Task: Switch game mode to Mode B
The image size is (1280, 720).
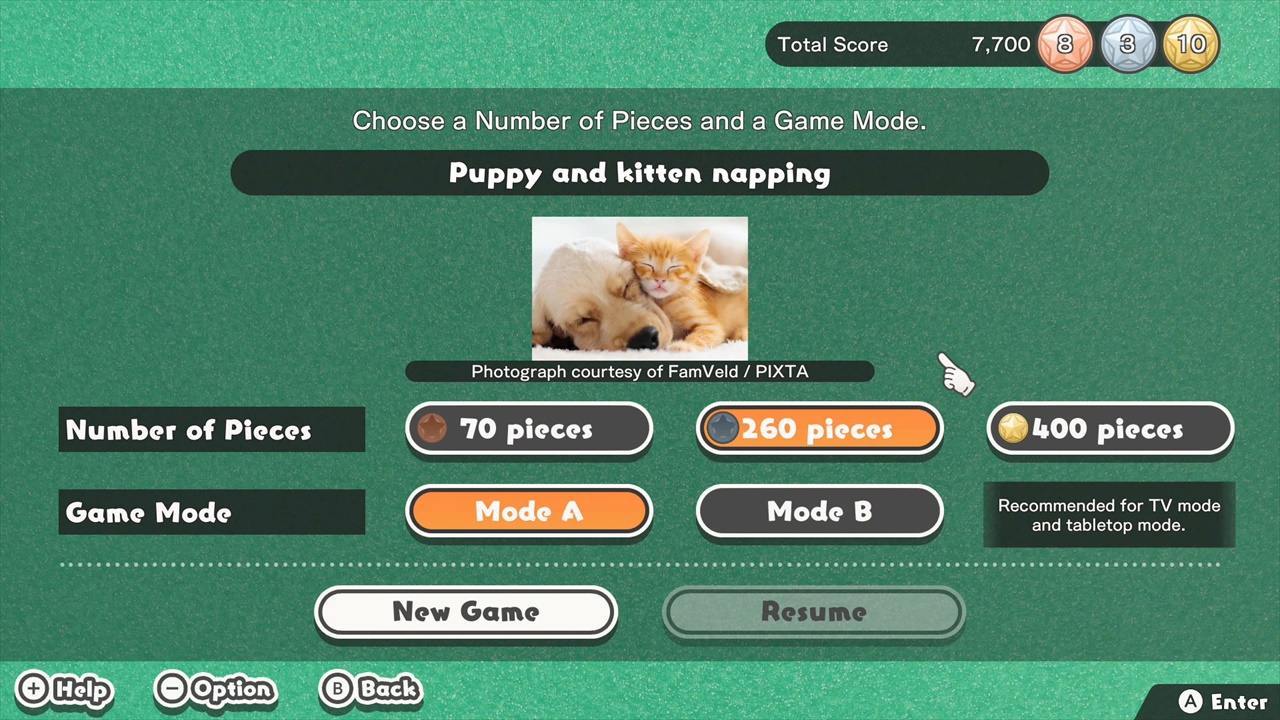Action: coord(819,511)
